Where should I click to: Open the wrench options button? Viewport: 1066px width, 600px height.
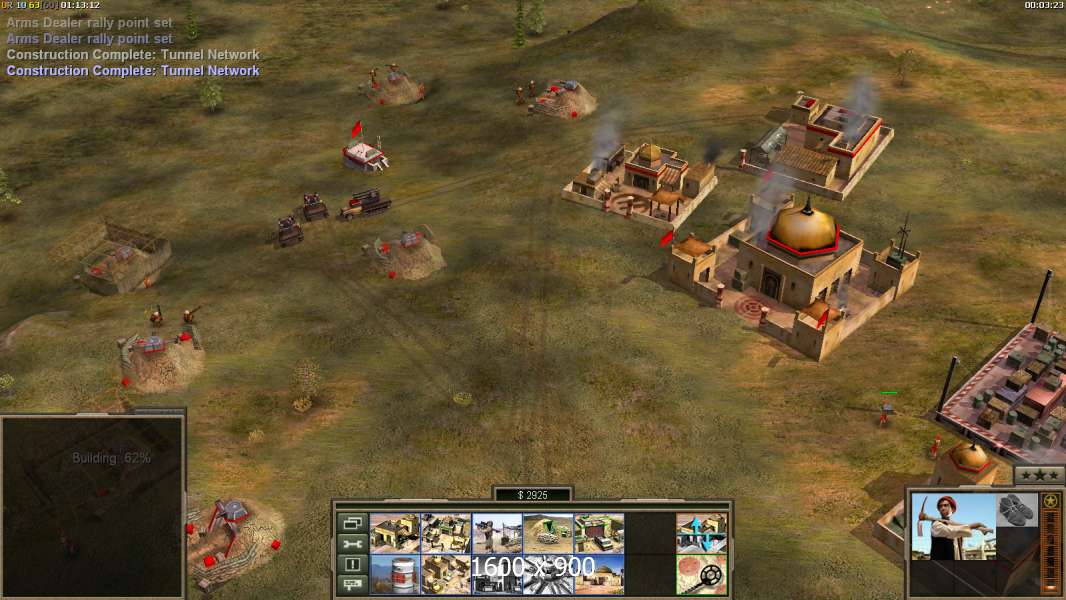point(352,544)
